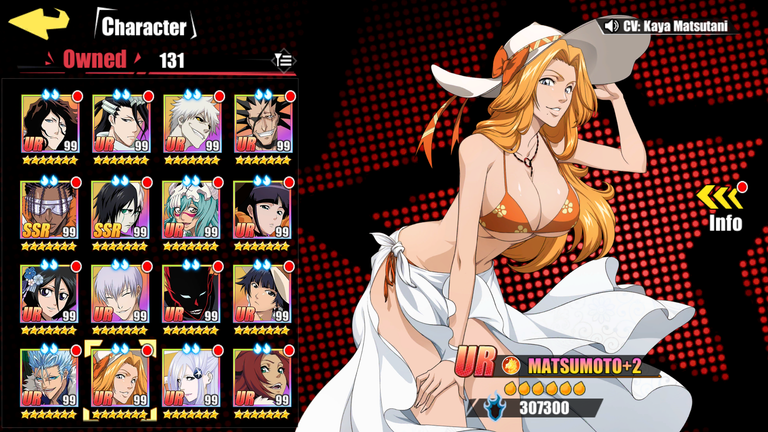
Task: Play Kaya Matsutani's character voice clip
Action: (x=611, y=26)
